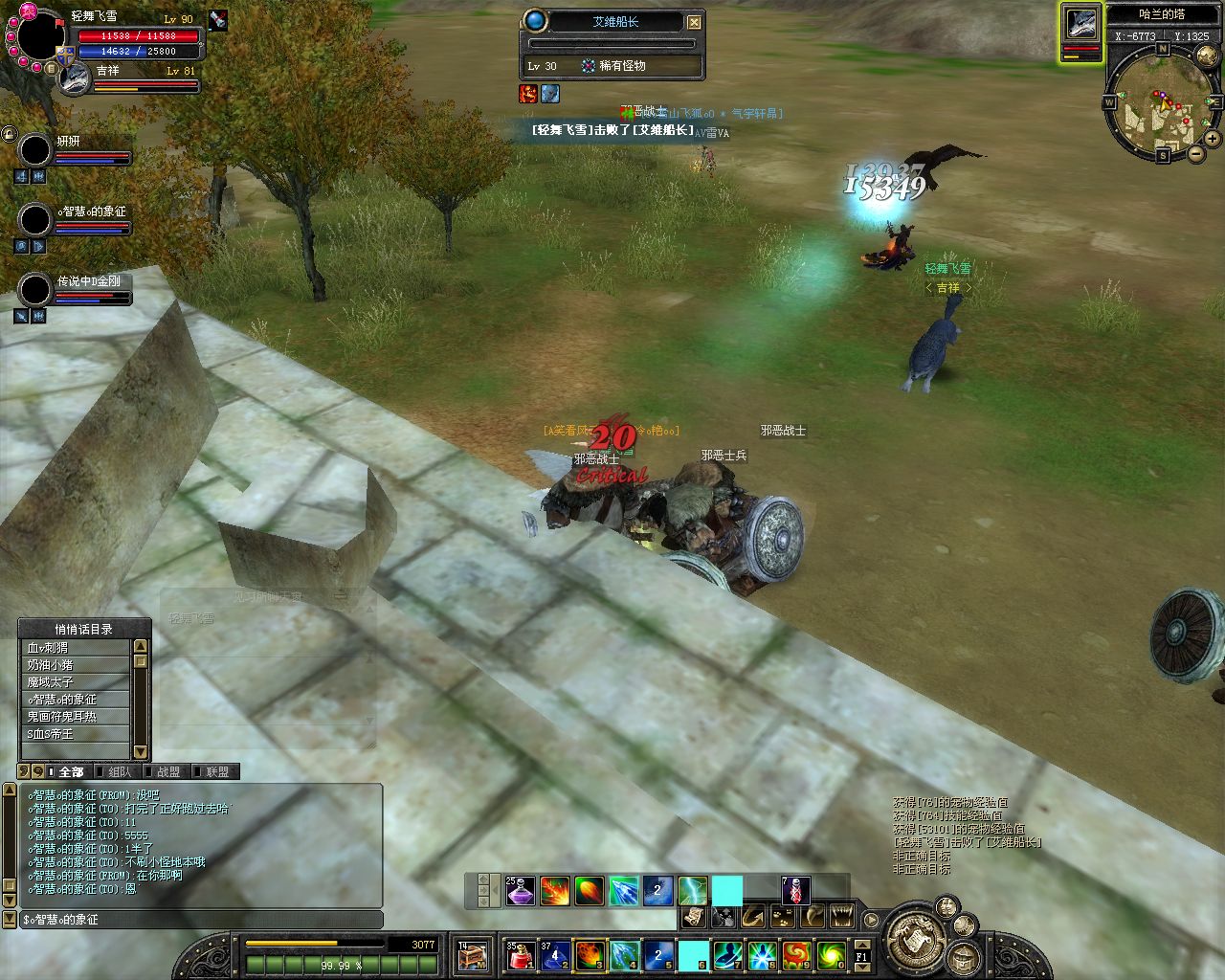
Task: Choose 奶油小猪 in the whisper list
Action: coord(75,665)
